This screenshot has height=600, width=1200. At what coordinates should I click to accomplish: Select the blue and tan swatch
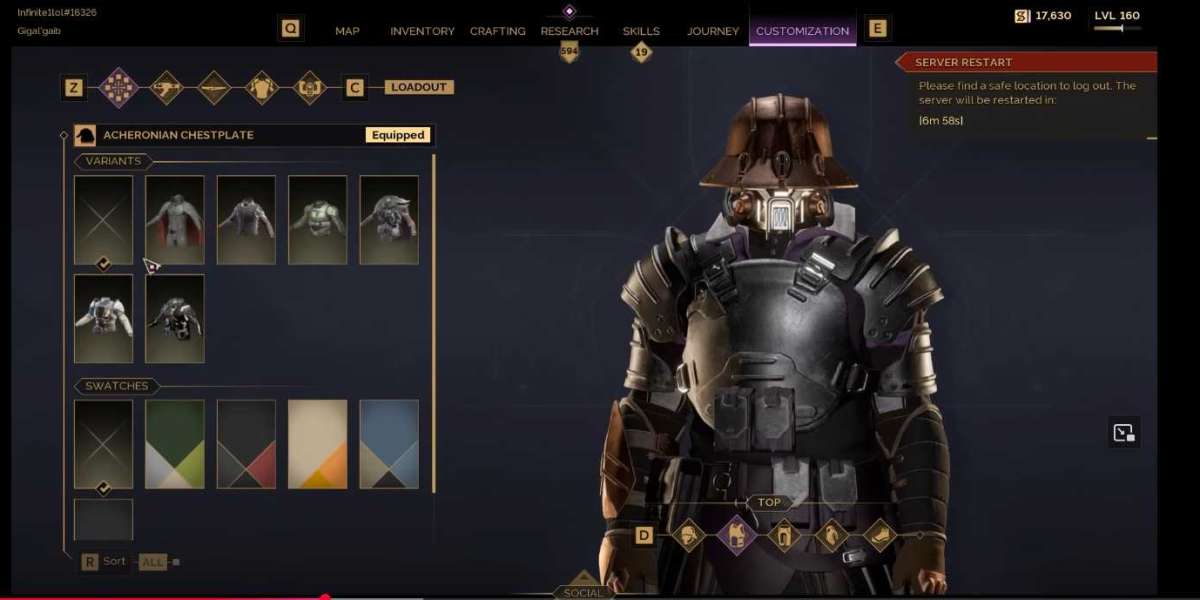pos(389,444)
